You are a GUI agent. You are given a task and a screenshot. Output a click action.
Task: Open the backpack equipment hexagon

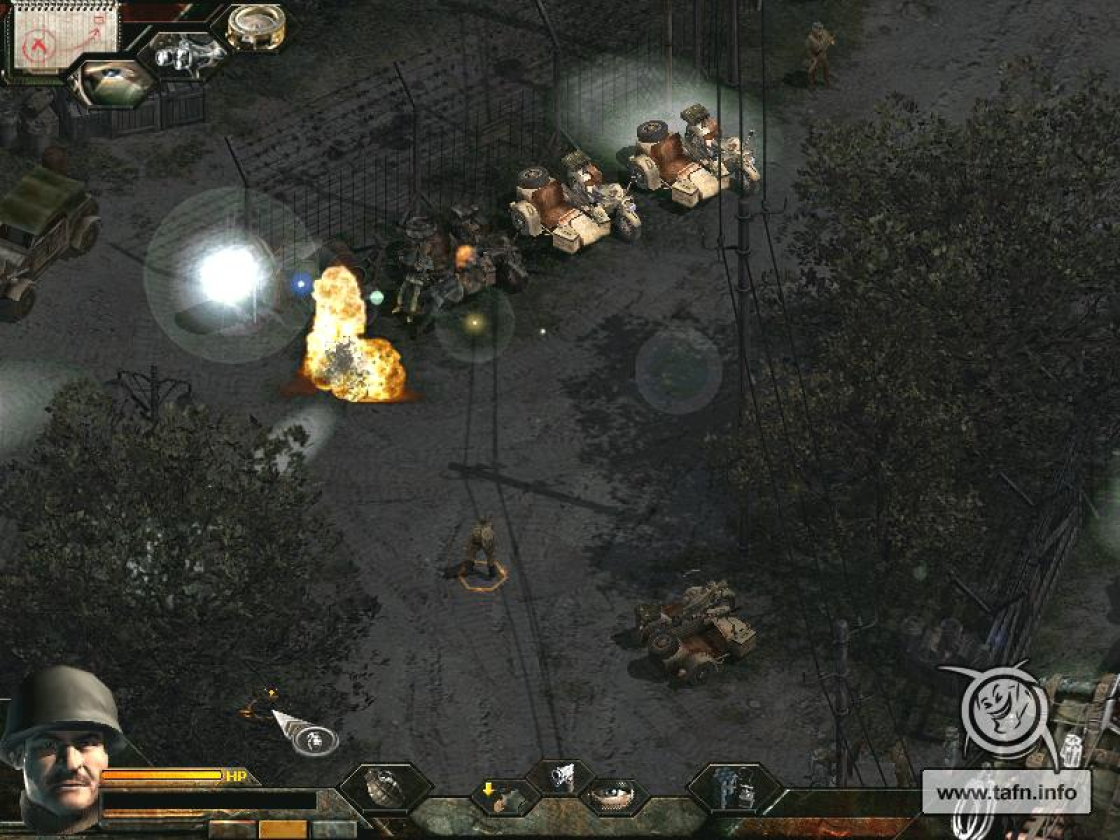(x=733, y=788)
